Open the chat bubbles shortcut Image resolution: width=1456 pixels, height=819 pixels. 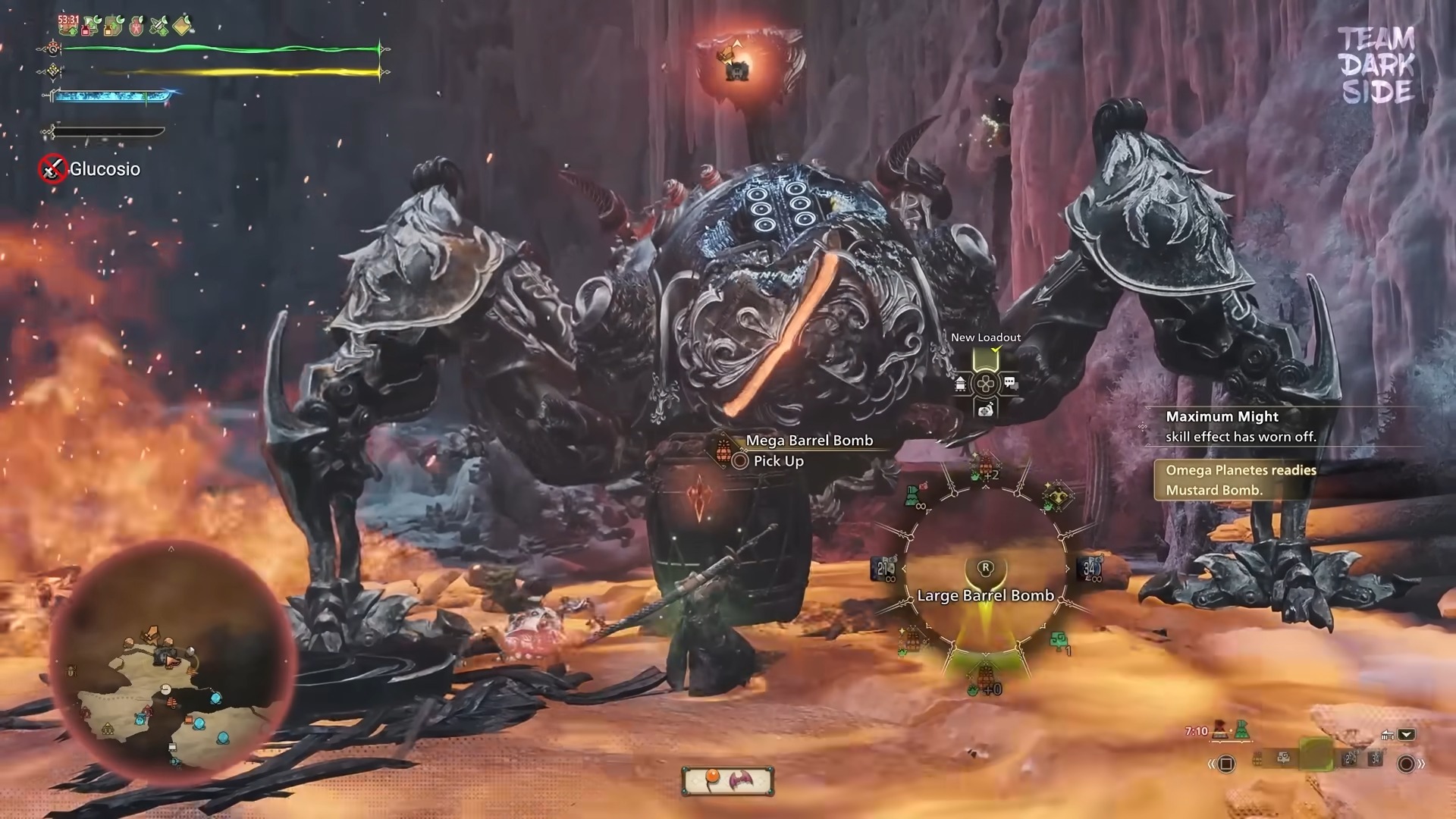(1010, 383)
